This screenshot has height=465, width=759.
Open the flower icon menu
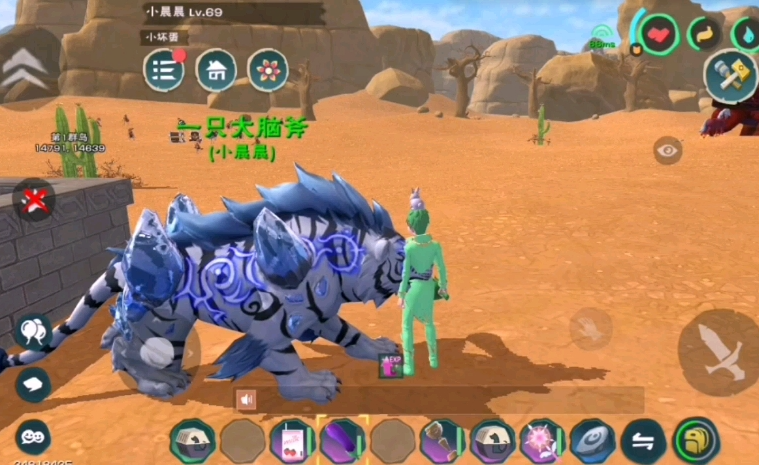tap(268, 70)
